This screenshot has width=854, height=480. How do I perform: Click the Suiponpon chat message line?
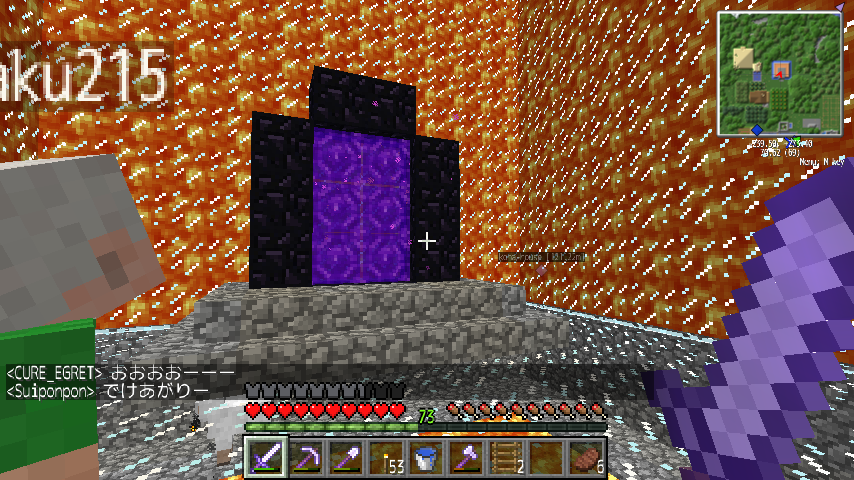(108, 390)
